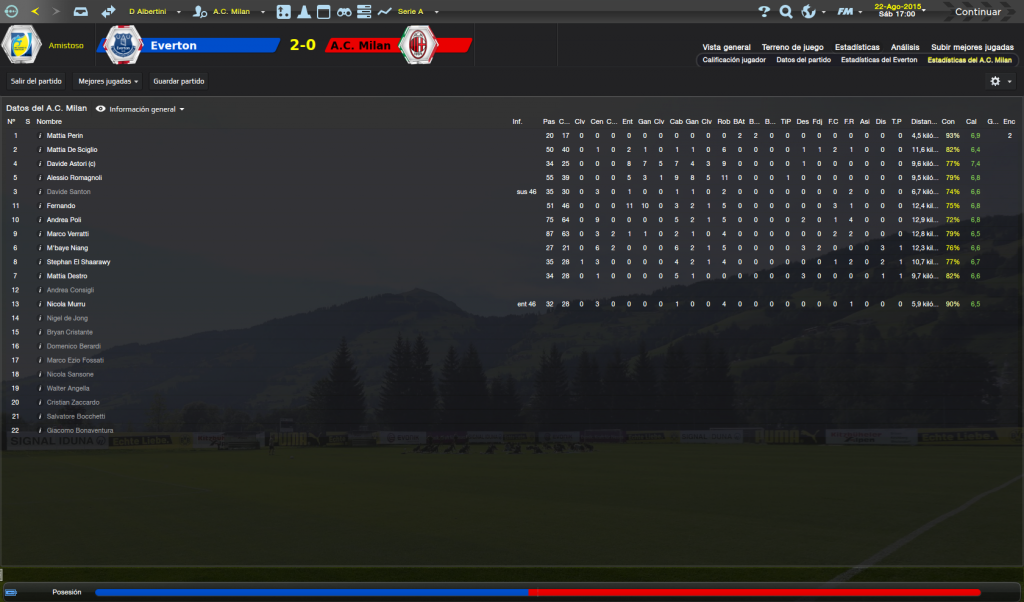Click the yellow back arrow
The height and width of the screenshot is (602, 1024).
(x=36, y=12)
